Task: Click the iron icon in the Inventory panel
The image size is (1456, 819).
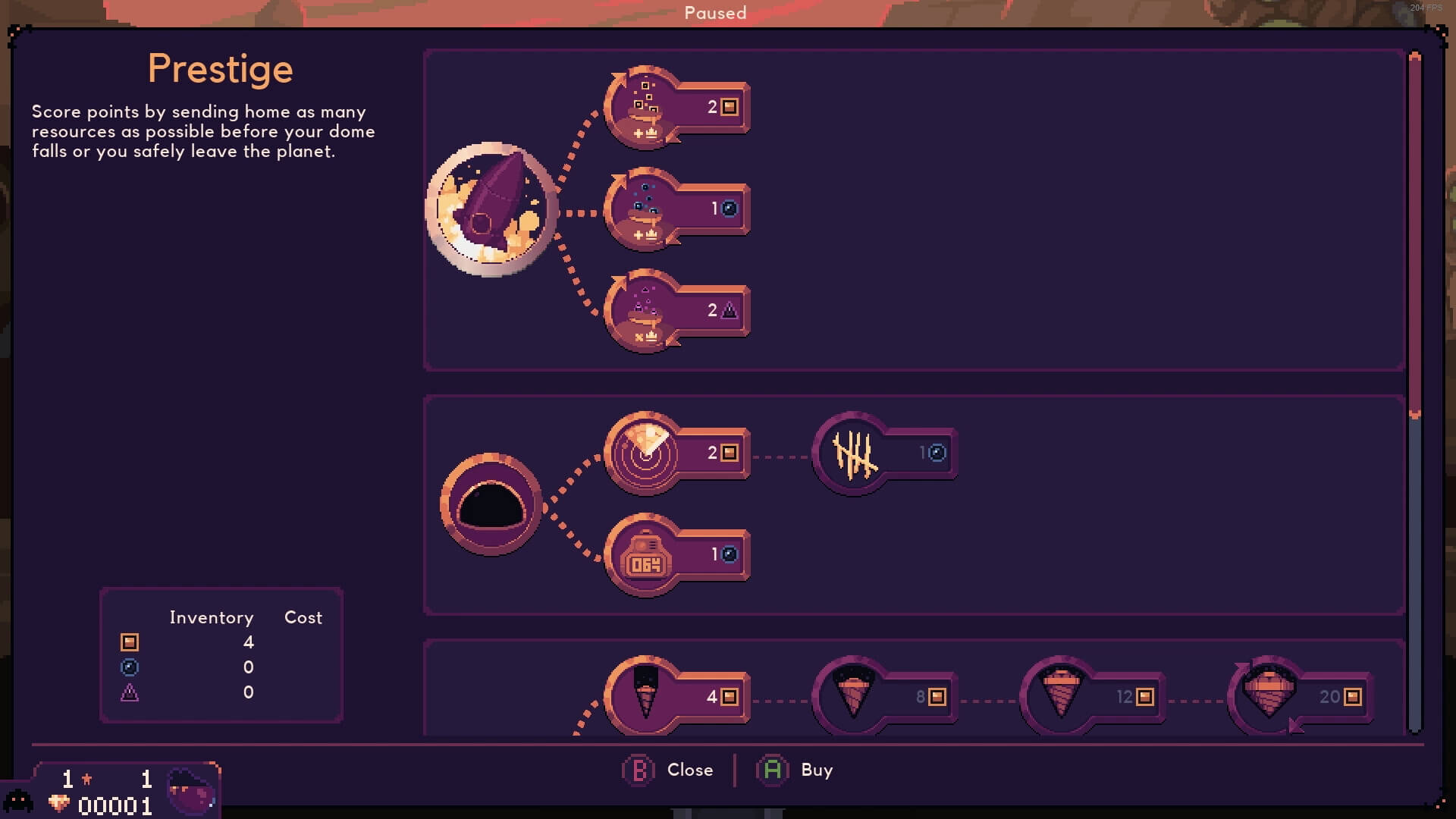Action: 129,642
